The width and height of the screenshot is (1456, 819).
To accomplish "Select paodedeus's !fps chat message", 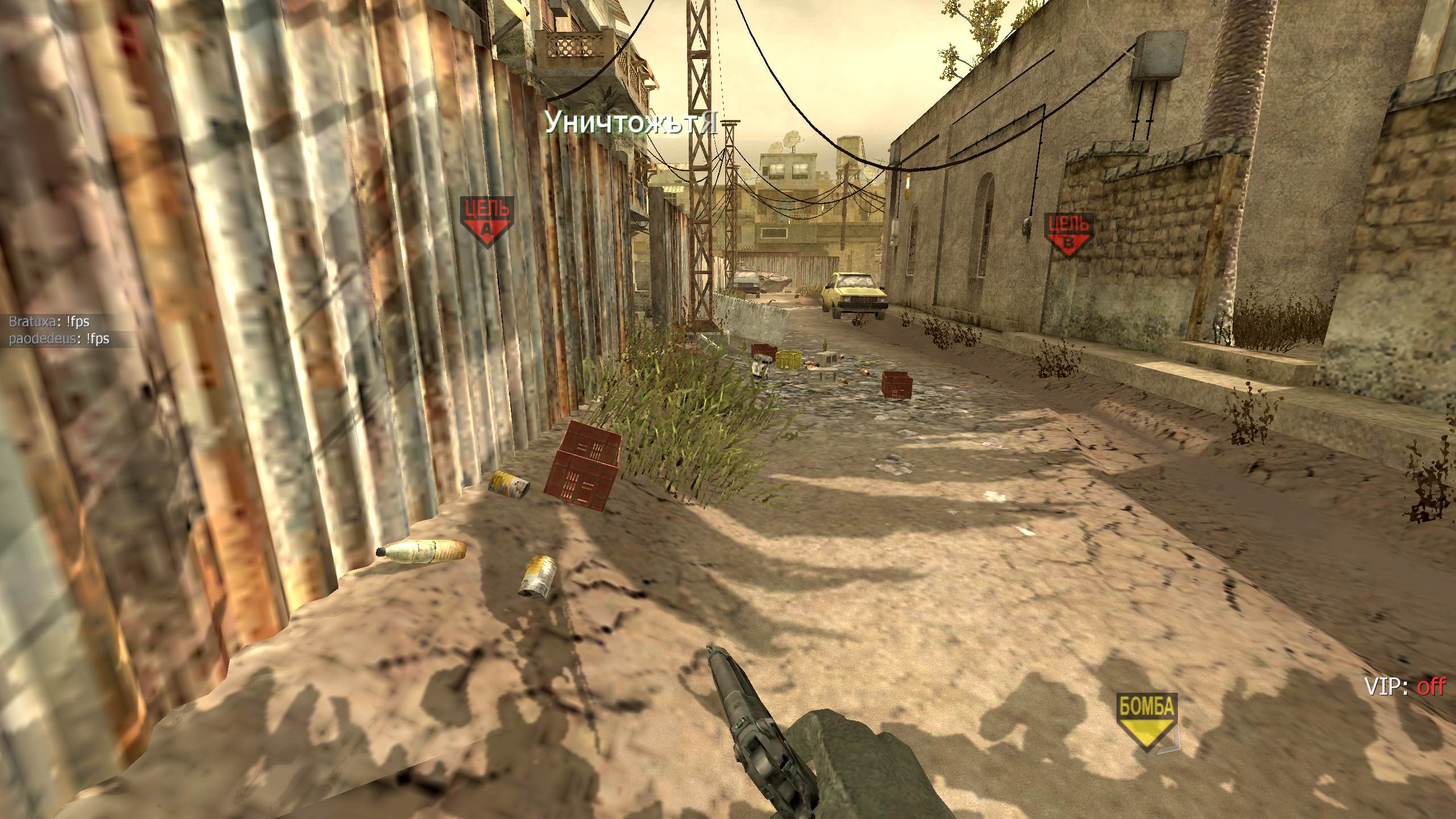I will 59,340.
